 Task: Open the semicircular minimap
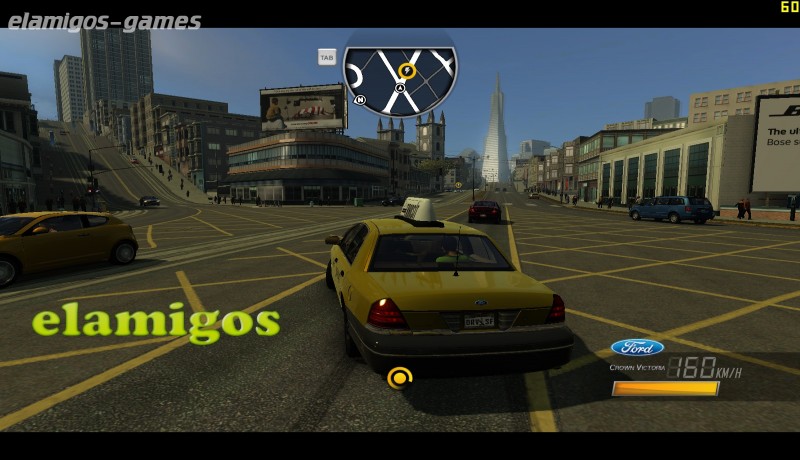[400, 78]
